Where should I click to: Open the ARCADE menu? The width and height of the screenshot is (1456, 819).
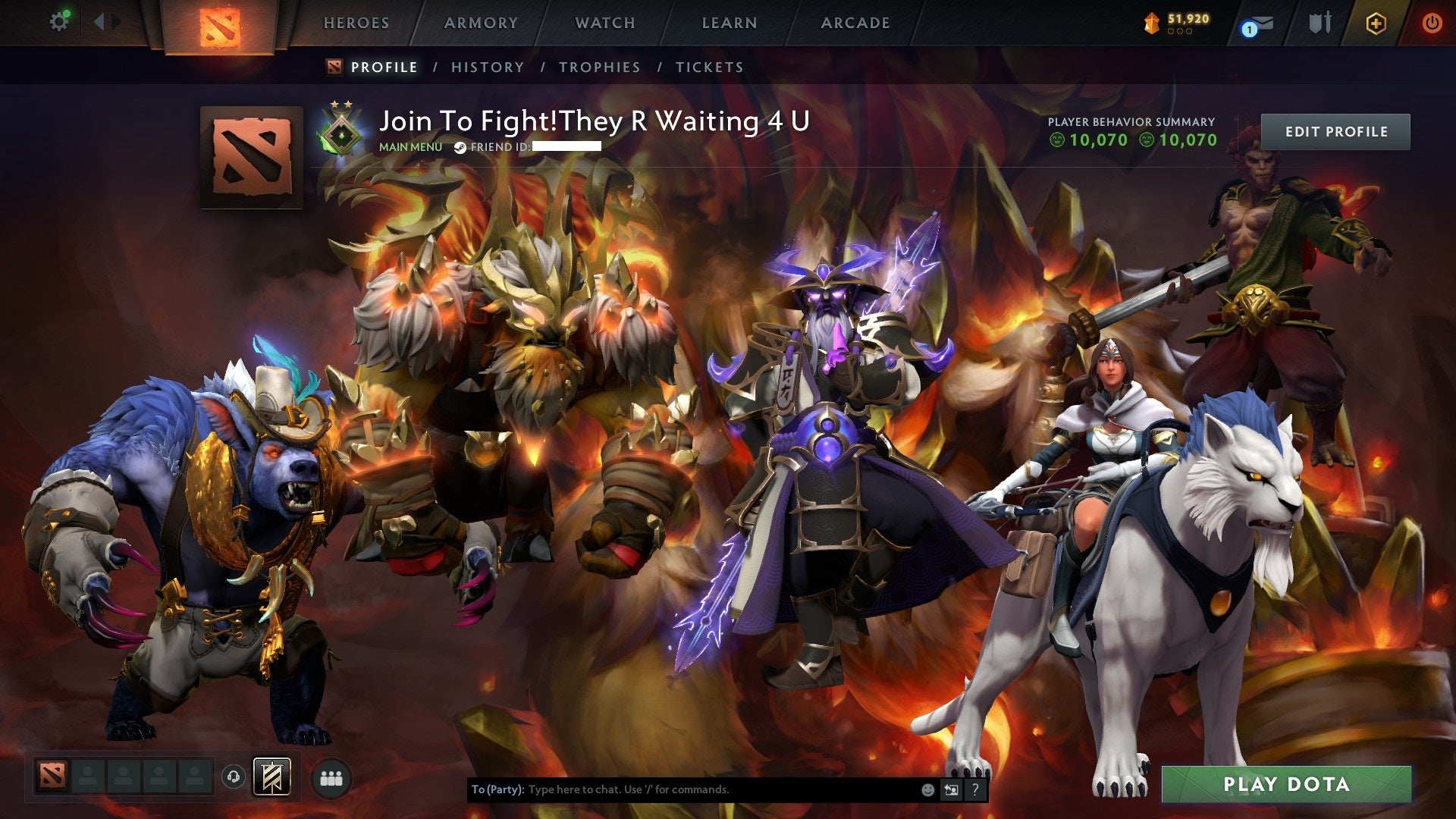855,23
